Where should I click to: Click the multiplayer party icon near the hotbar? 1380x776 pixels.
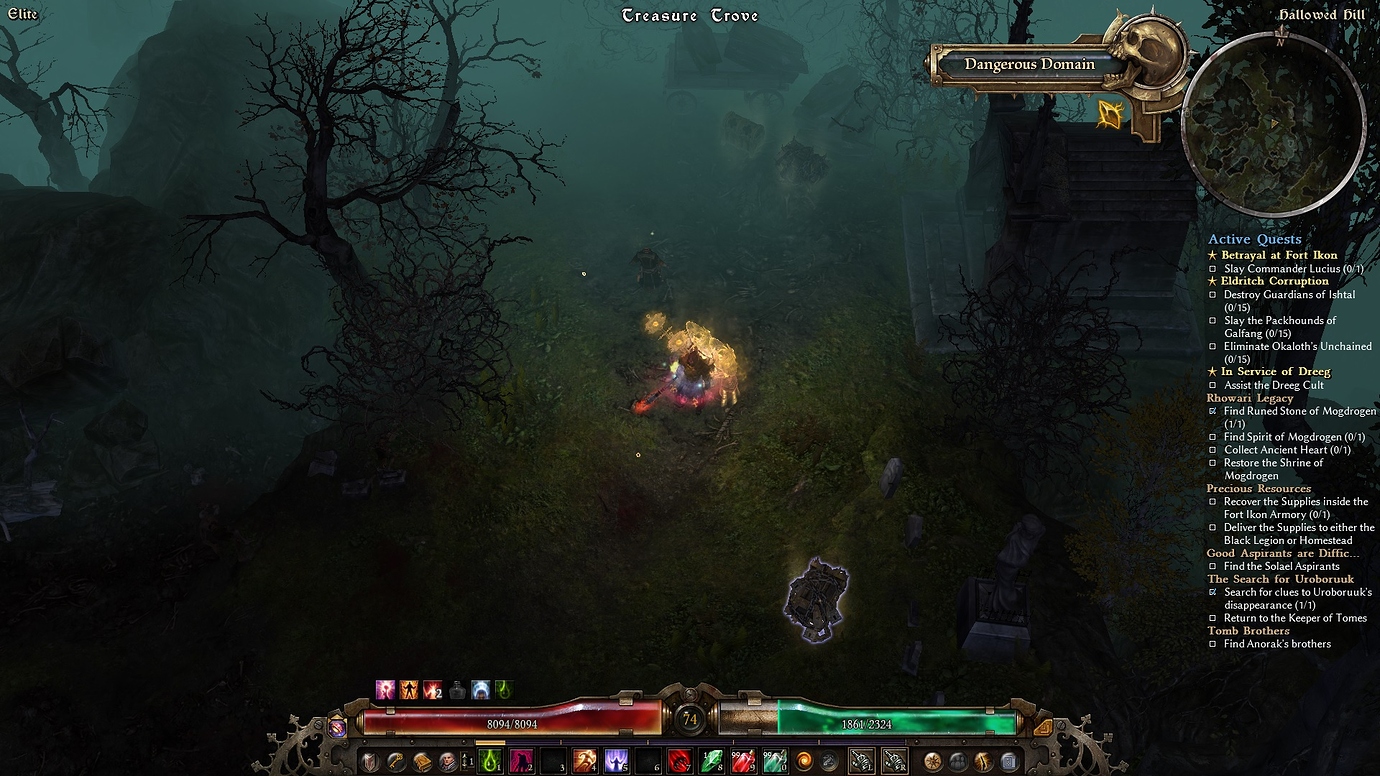point(958,762)
